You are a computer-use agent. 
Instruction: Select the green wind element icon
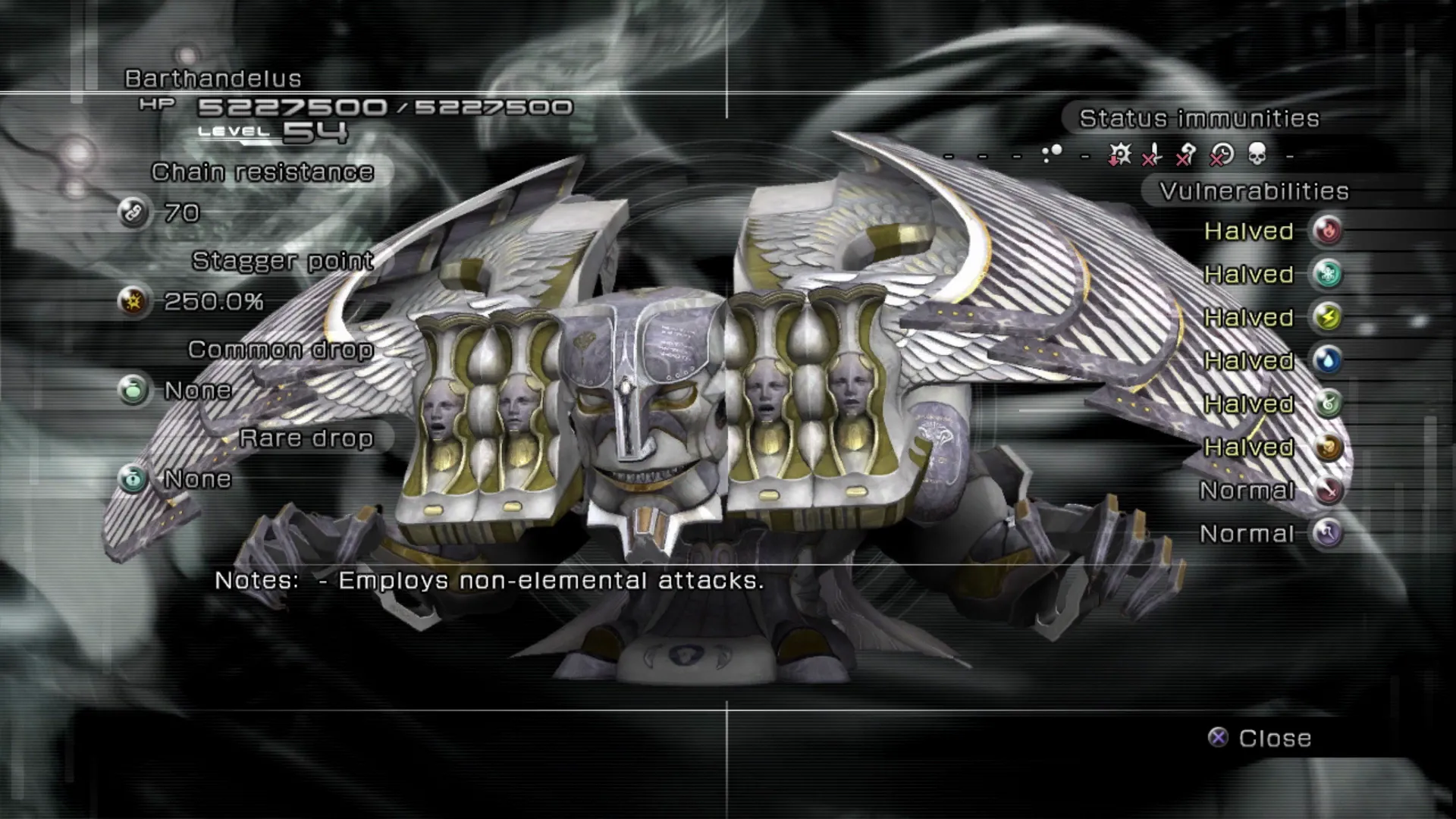[1327, 403]
